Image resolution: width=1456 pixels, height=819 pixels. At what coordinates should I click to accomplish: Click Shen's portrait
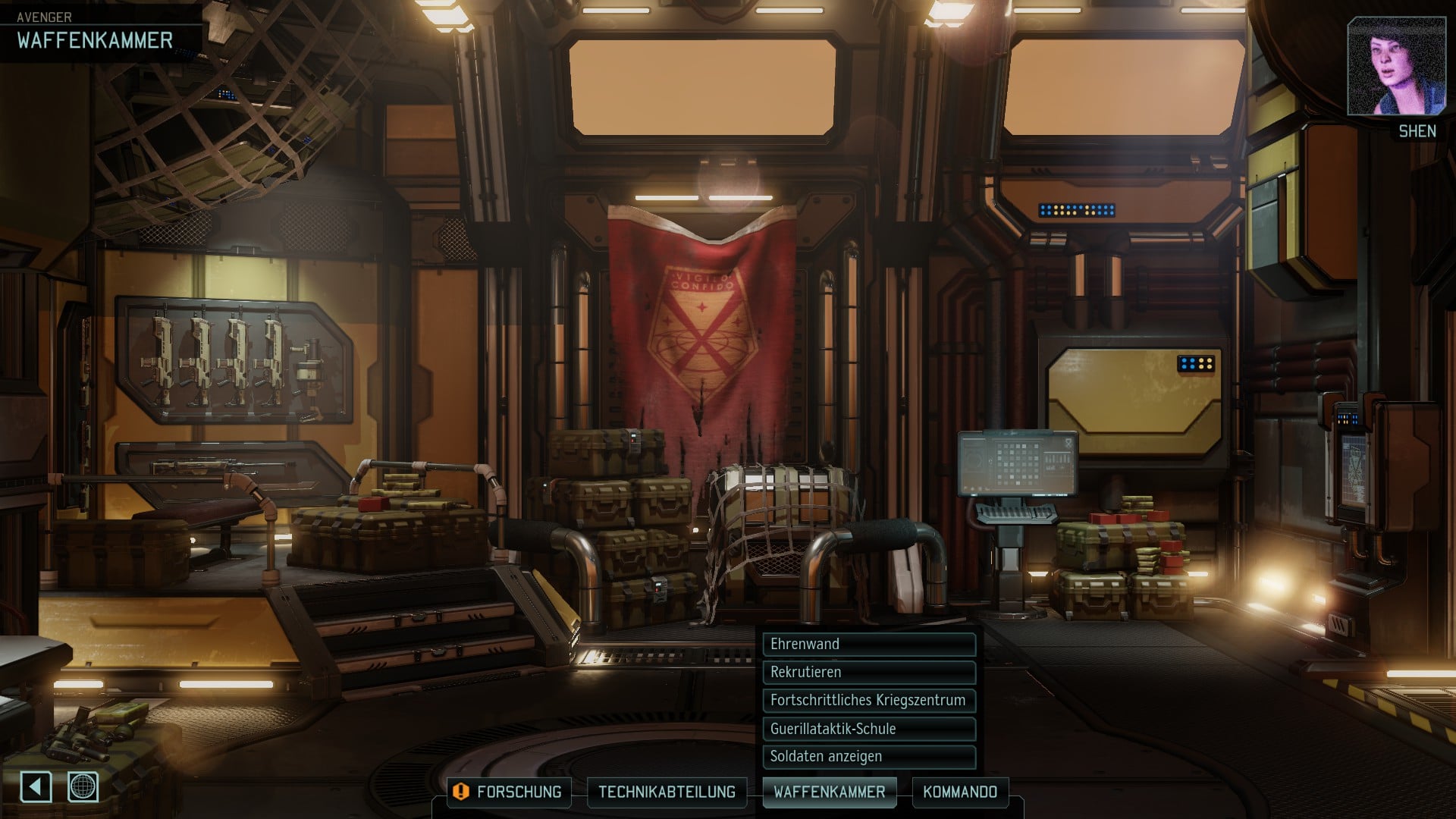point(1395,67)
